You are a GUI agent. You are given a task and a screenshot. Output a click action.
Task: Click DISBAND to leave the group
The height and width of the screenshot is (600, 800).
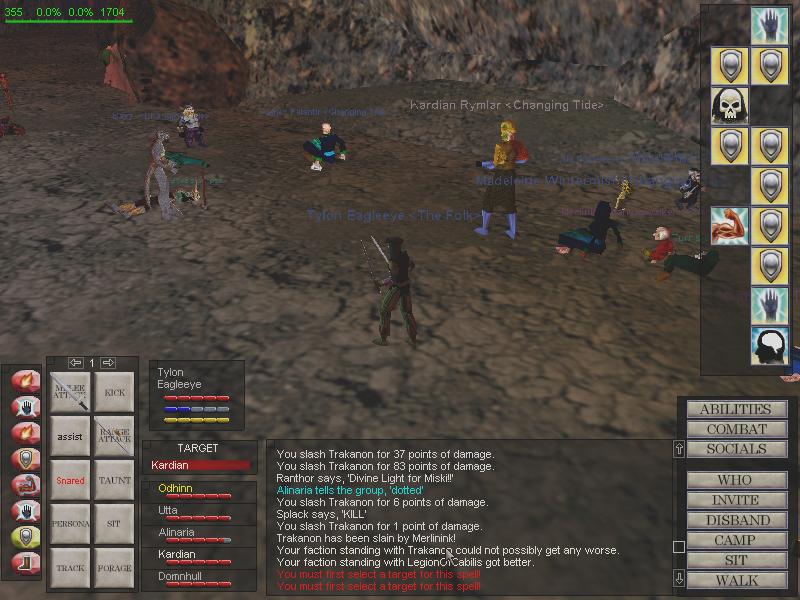pyautogui.click(x=735, y=520)
